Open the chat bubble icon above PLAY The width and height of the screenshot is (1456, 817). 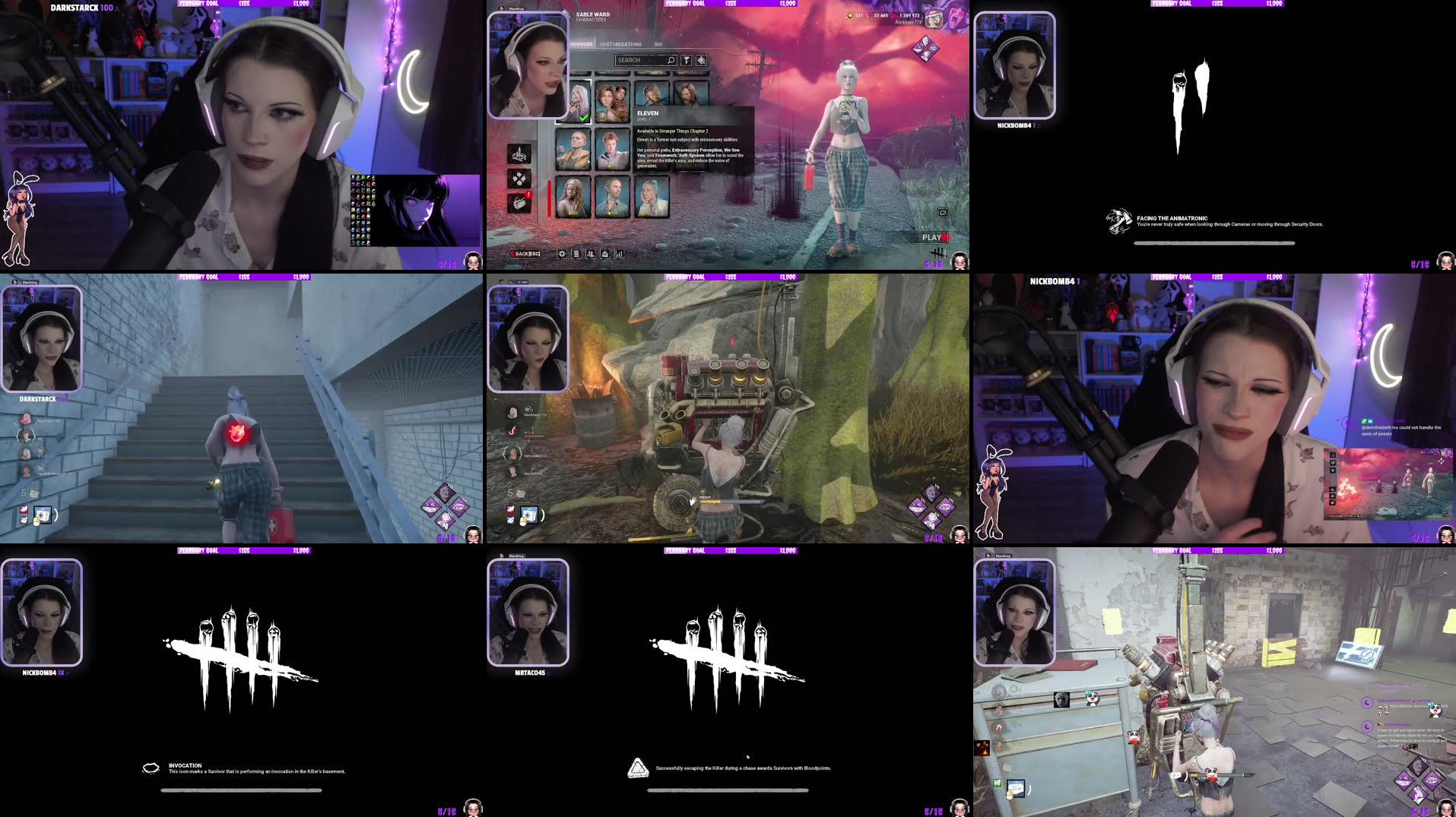(942, 214)
